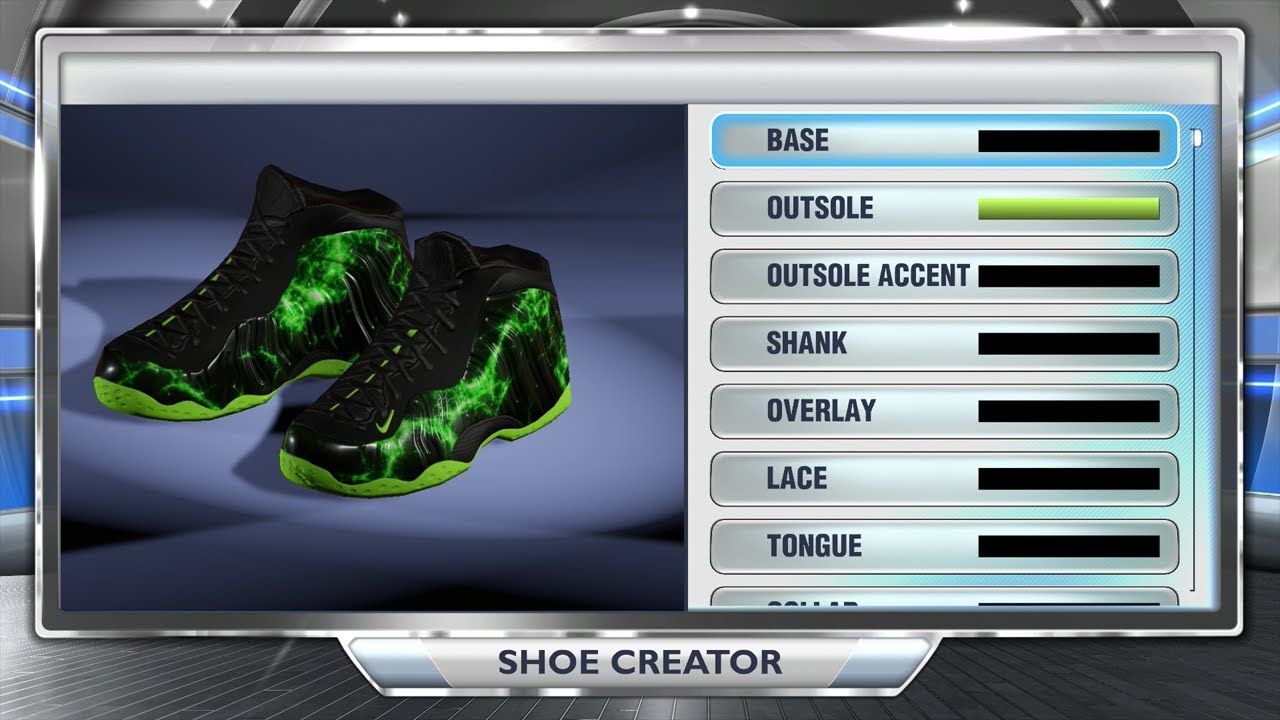Select the Shank entry
This screenshot has width=1280, height=720.
tap(943, 344)
